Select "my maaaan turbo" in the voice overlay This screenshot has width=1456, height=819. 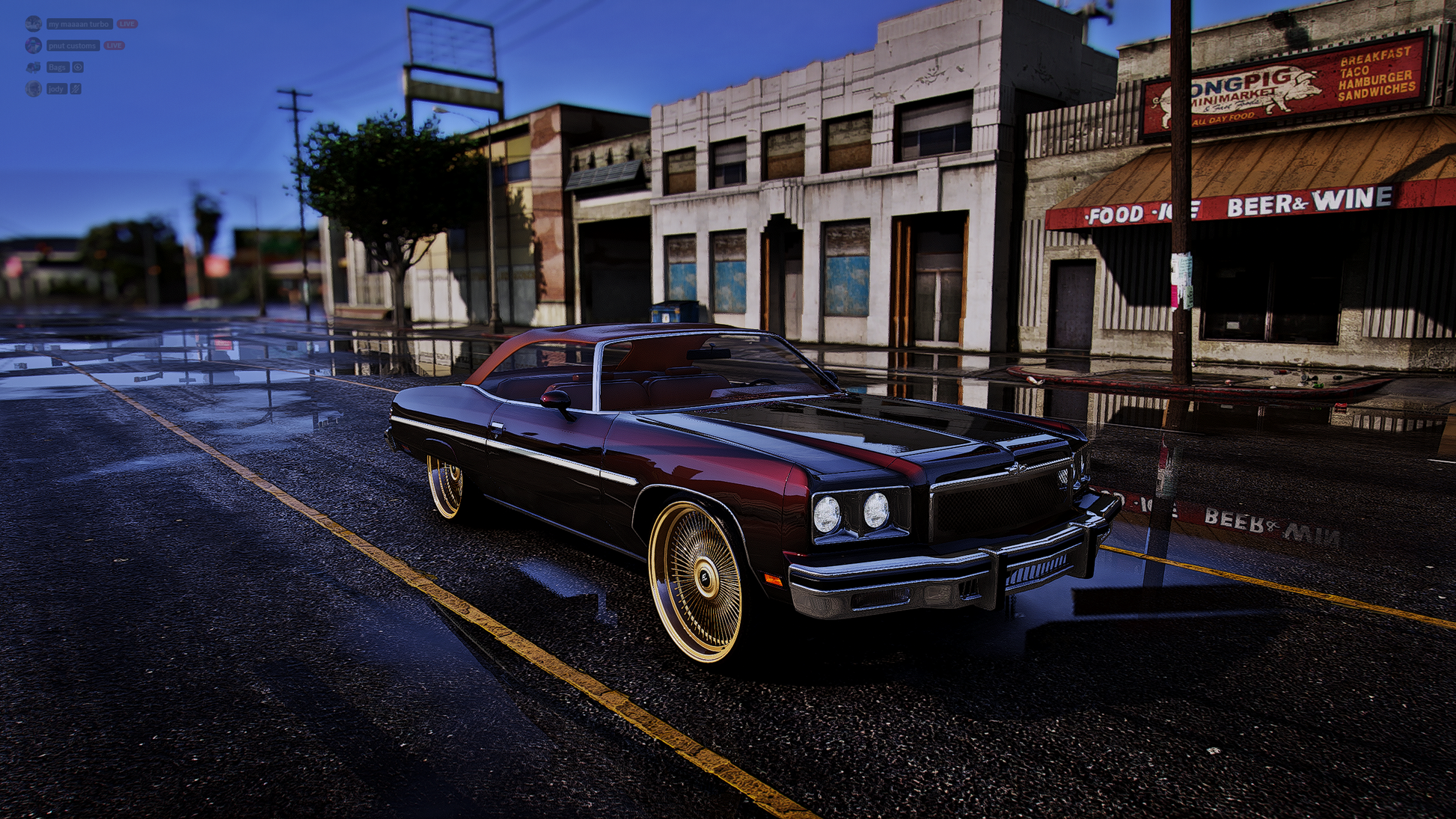[x=79, y=24]
